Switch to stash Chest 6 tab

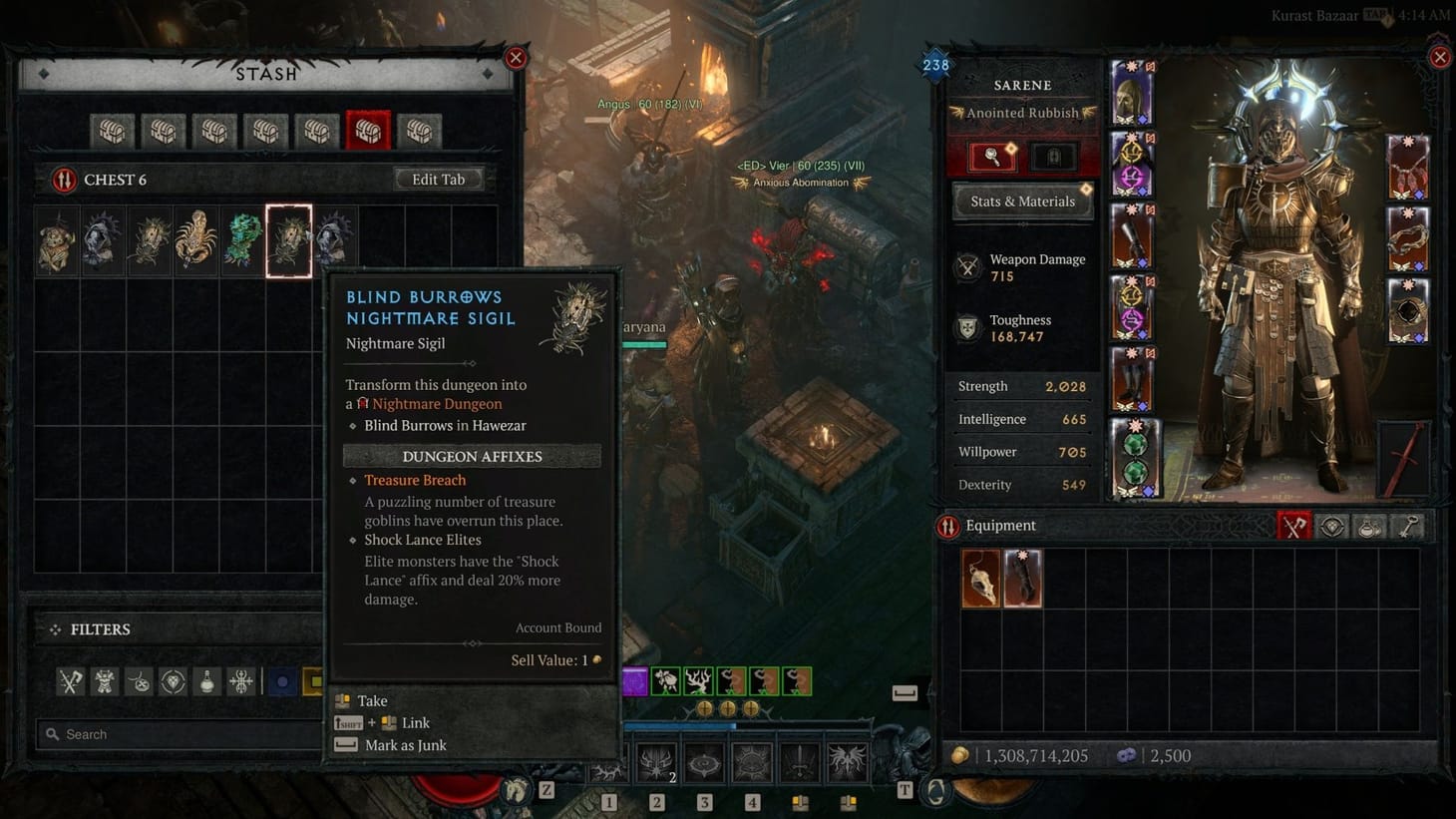click(x=368, y=131)
